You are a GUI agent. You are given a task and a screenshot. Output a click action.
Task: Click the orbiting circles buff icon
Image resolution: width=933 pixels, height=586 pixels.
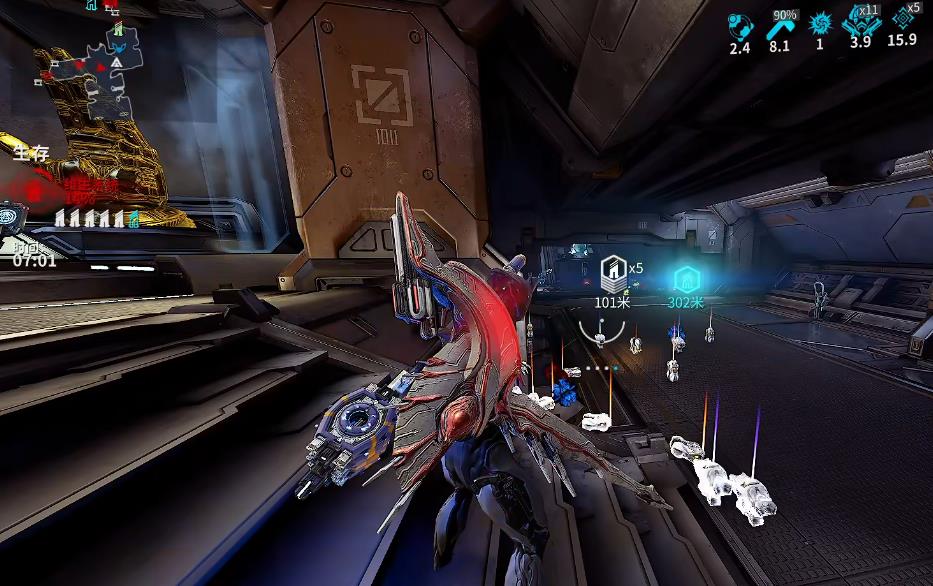(739, 24)
